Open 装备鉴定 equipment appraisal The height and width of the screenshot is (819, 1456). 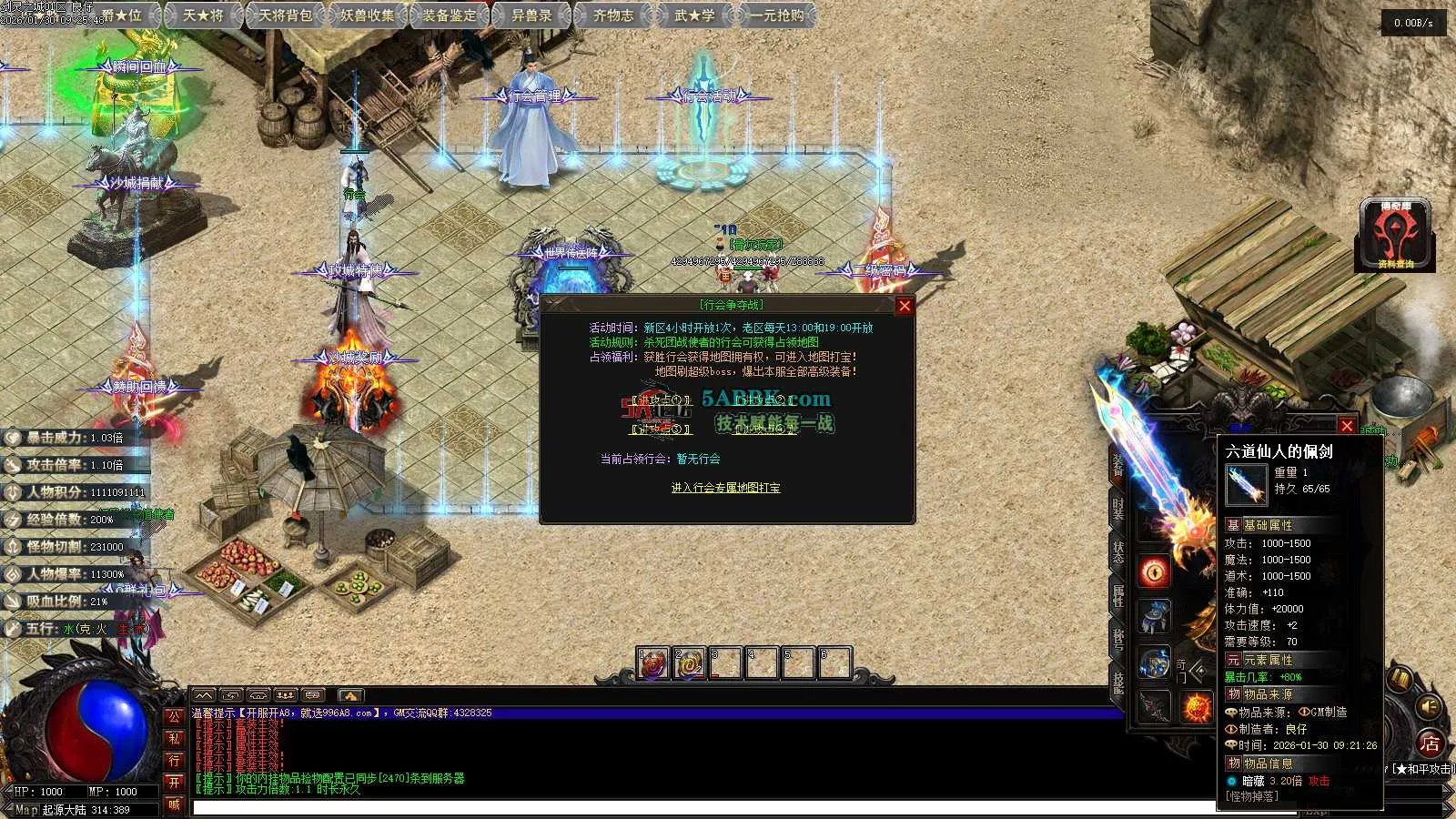coord(450,15)
